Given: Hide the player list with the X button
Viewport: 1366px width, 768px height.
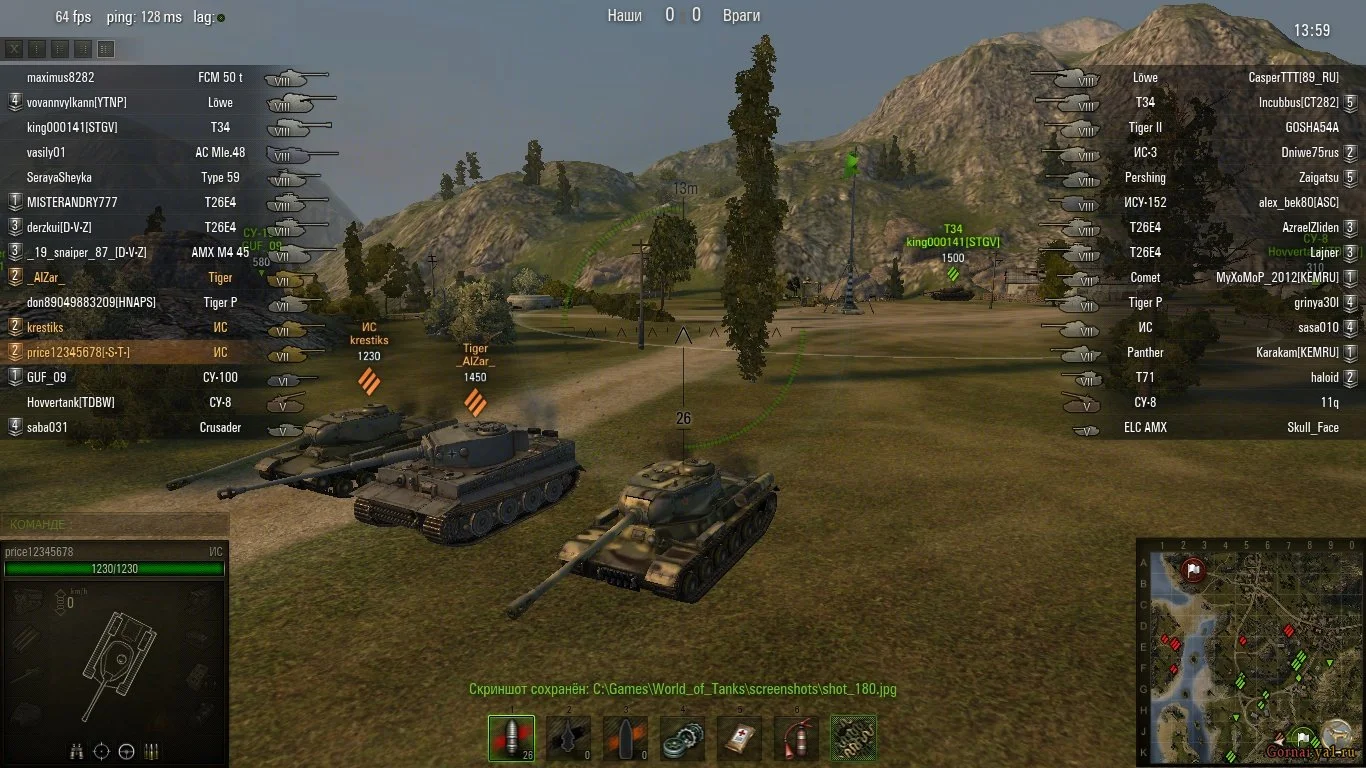Looking at the screenshot, I should (14, 49).
